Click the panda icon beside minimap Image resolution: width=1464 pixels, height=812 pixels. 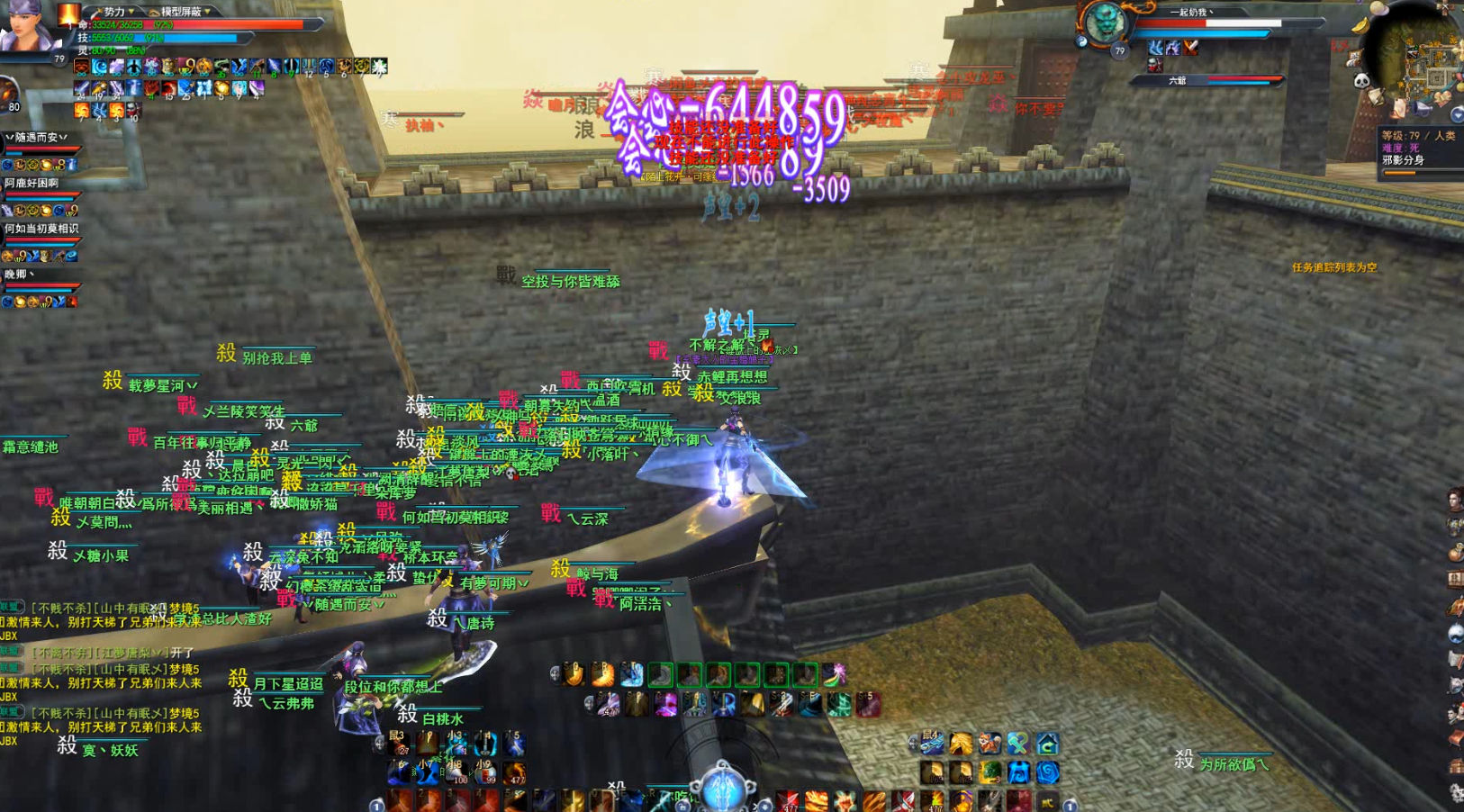click(x=1362, y=81)
